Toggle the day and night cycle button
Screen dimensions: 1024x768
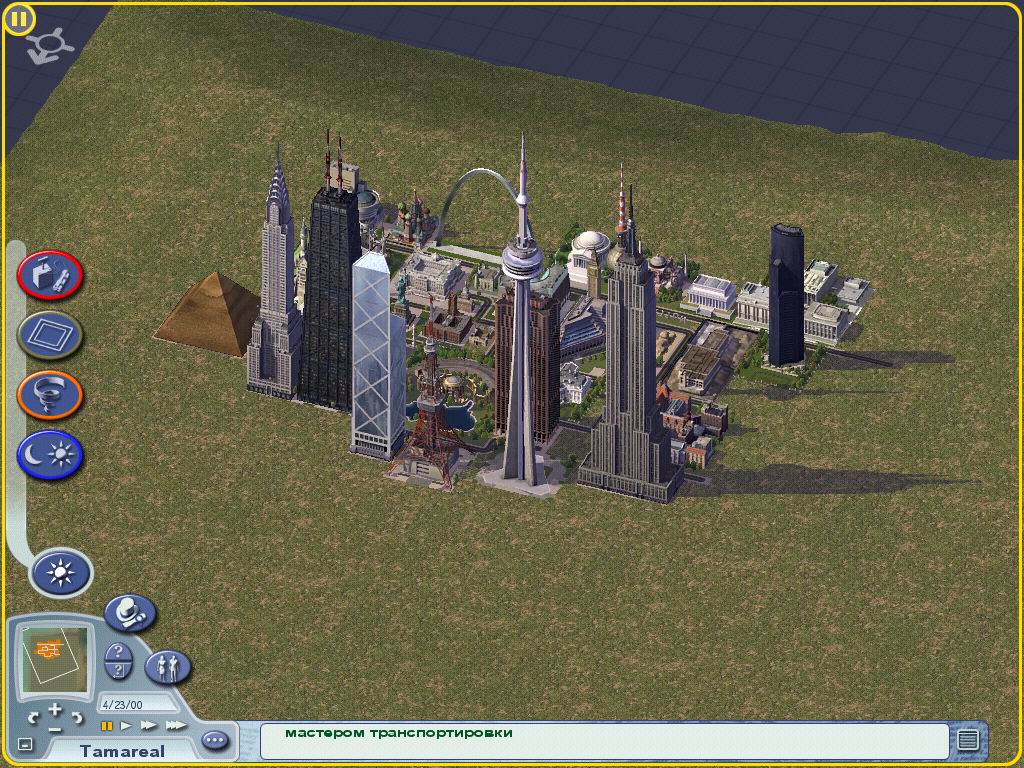coord(50,456)
